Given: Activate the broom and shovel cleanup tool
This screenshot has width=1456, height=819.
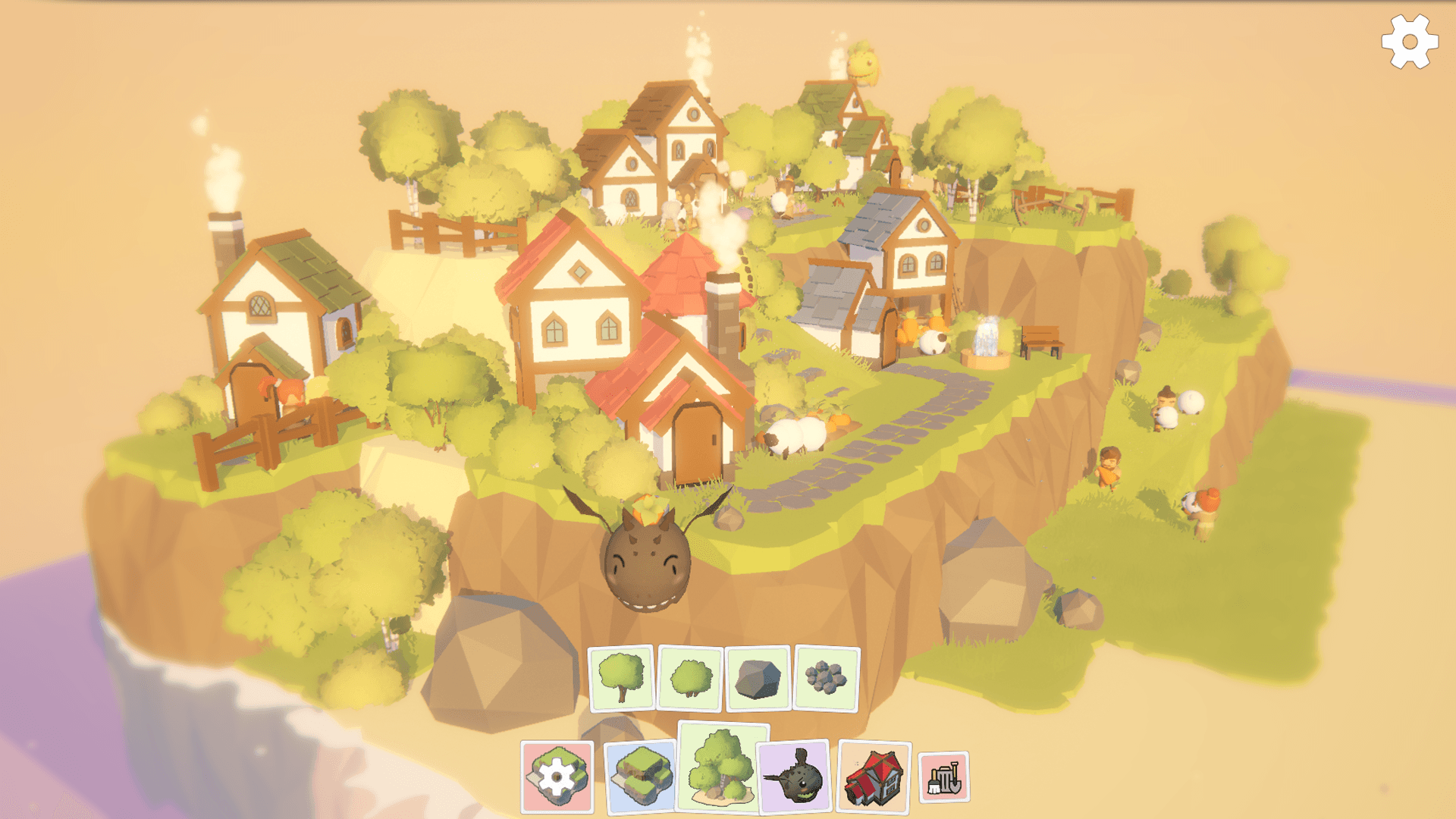Looking at the screenshot, I should click(943, 777).
